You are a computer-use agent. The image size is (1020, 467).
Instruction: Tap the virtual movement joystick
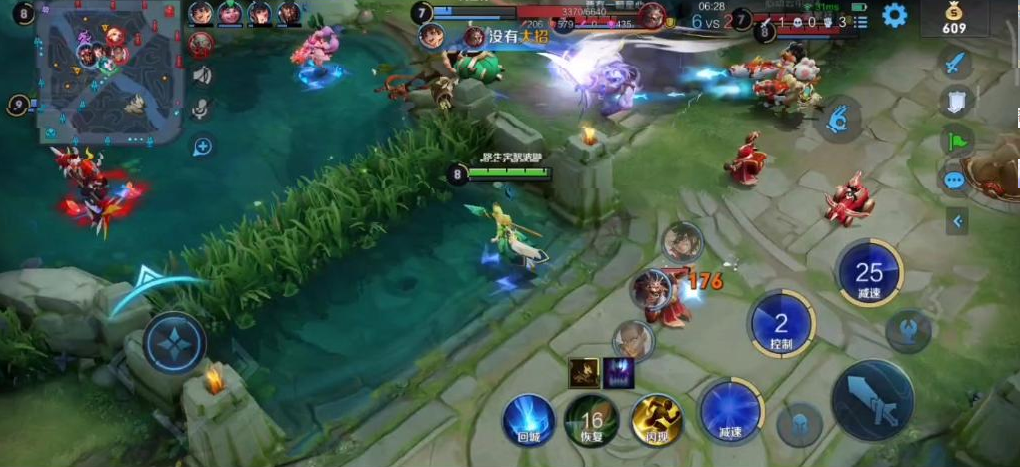pos(174,343)
